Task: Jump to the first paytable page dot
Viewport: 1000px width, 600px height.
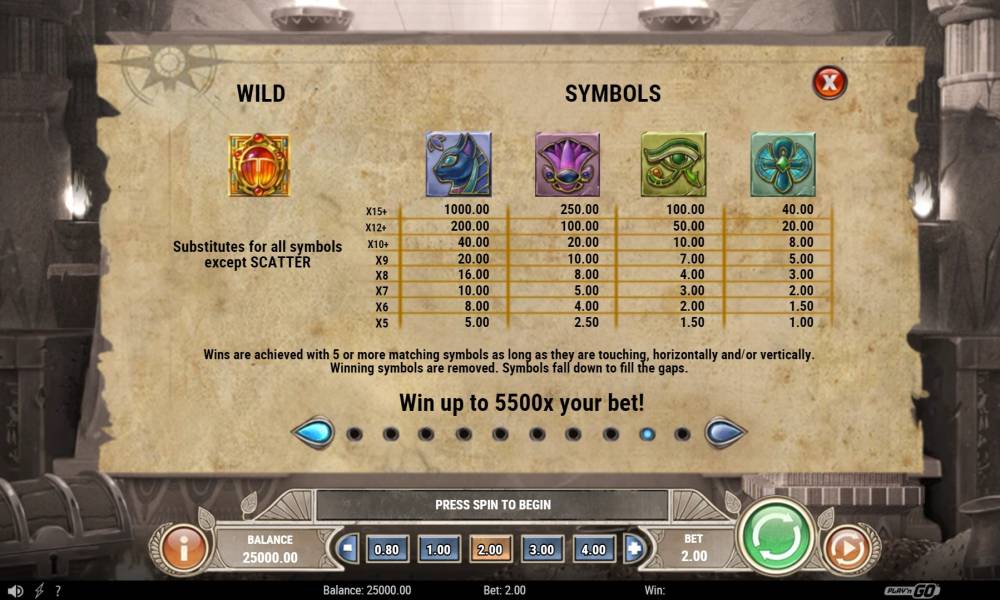Action: click(x=353, y=434)
